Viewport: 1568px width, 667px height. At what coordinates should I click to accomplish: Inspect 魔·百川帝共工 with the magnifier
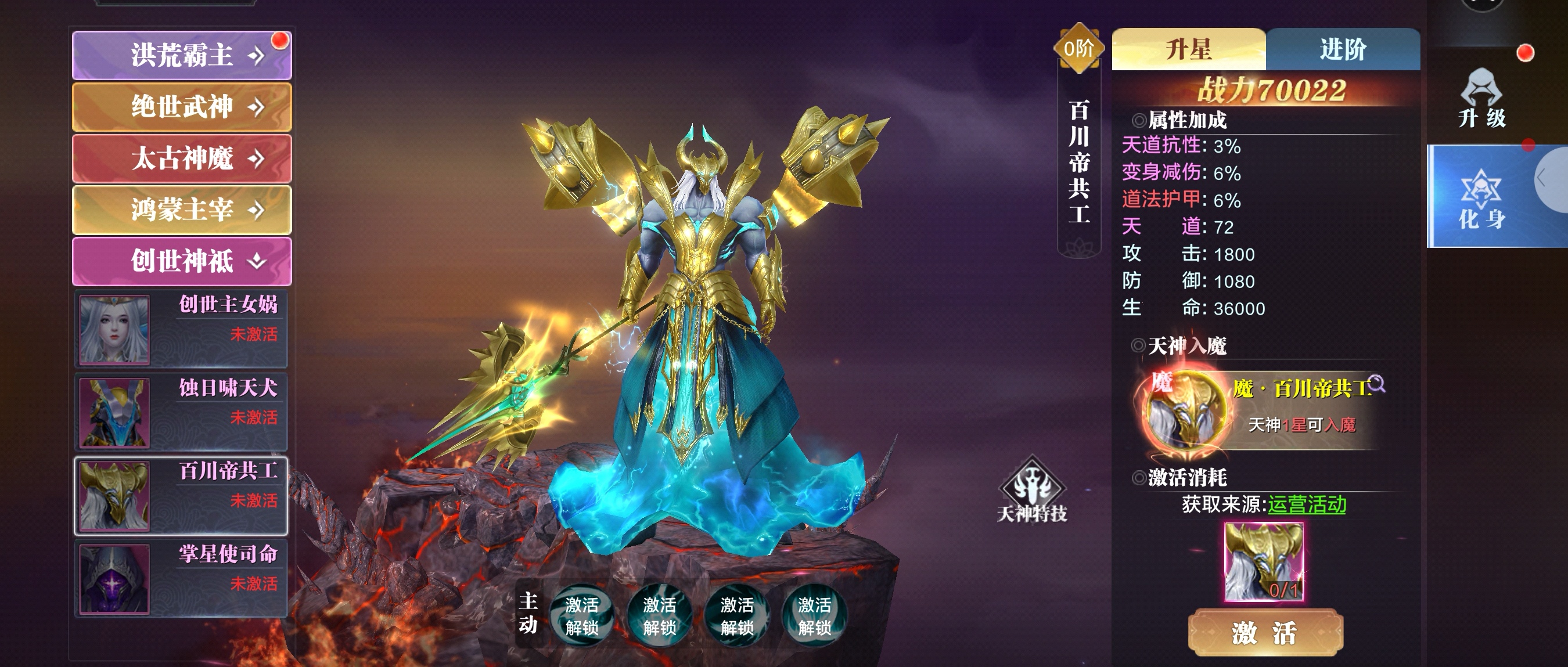[x=1376, y=385]
